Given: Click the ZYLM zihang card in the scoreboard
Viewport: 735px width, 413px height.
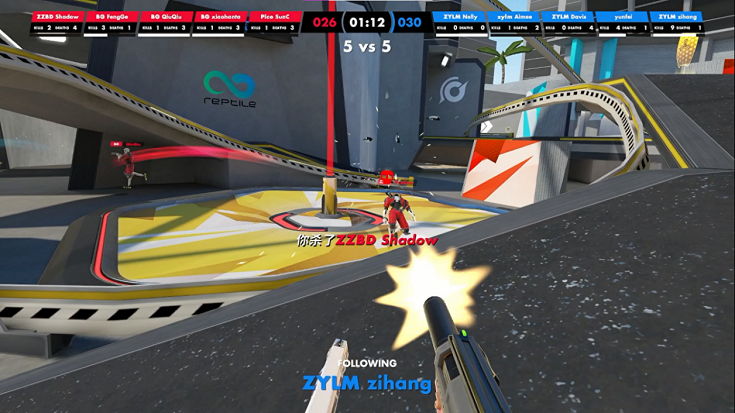Looking at the screenshot, I should pyautogui.click(x=678, y=23).
